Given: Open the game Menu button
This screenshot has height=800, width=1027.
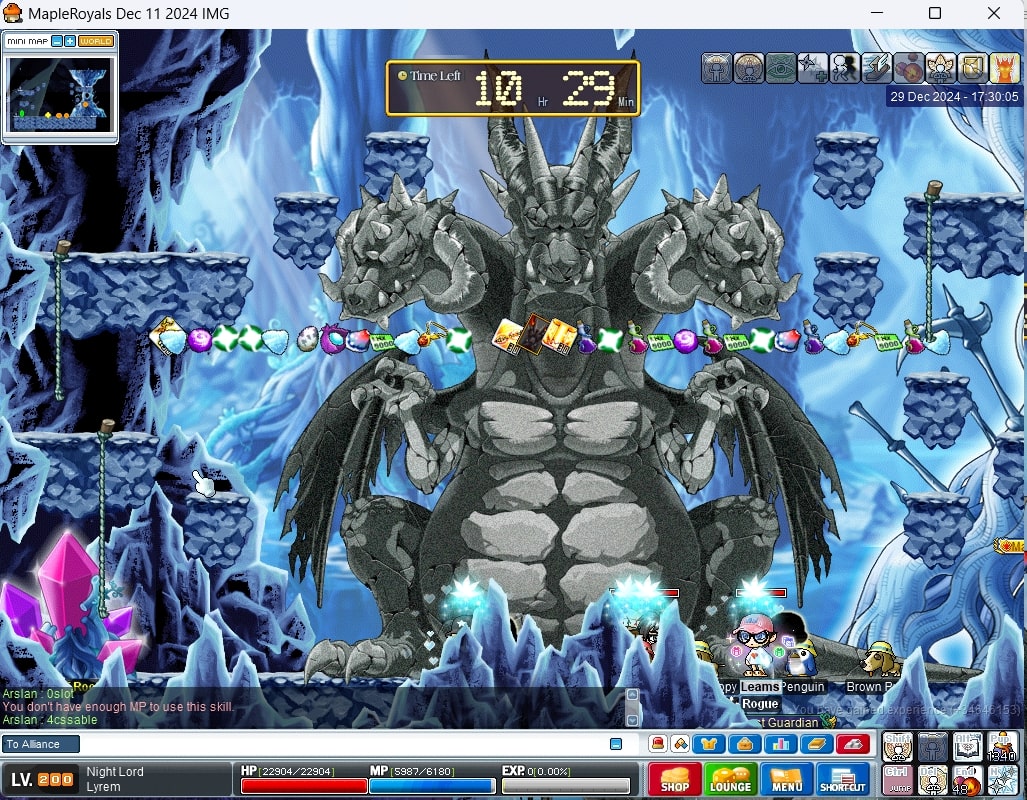Looking at the screenshot, I should [x=787, y=780].
